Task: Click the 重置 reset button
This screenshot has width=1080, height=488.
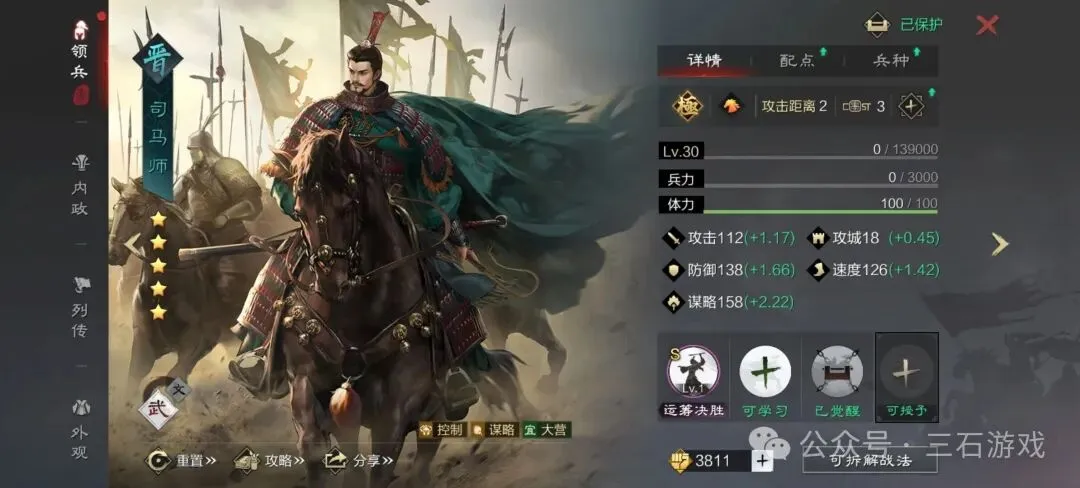Action: pos(182,461)
